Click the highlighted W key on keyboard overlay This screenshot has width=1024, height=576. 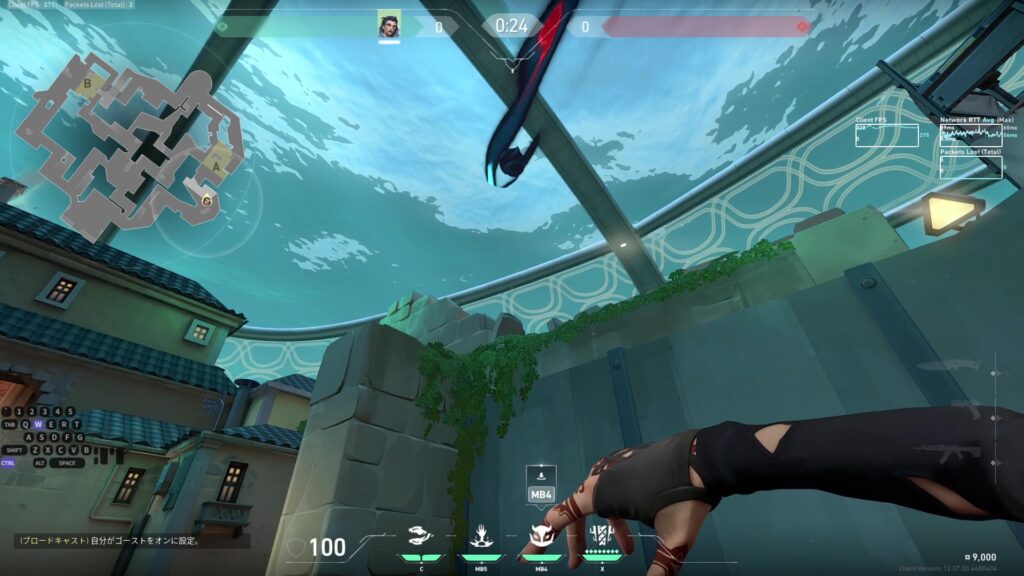(x=38, y=424)
